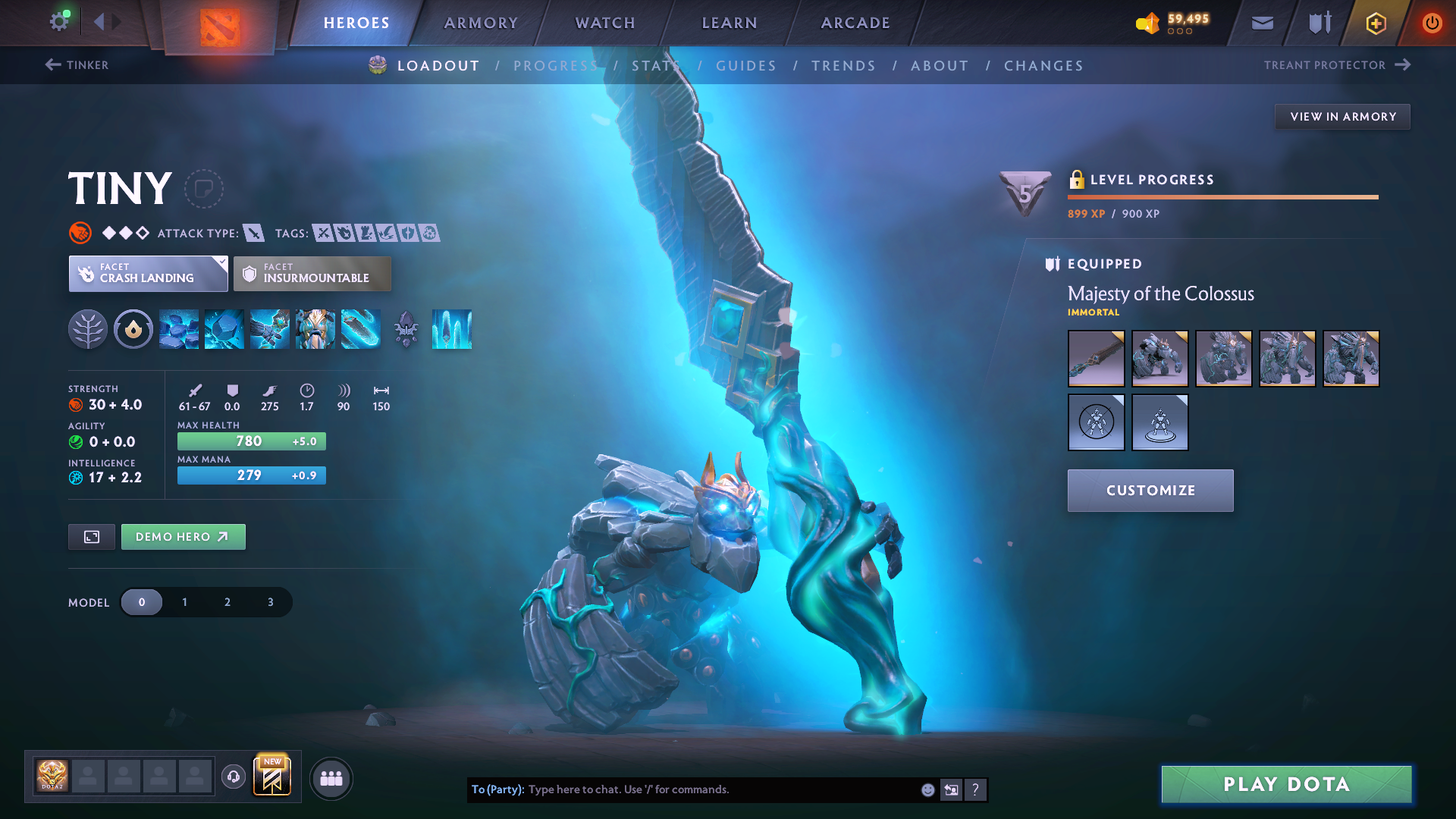The height and width of the screenshot is (819, 1456).
Task: Show the Guides sub-tab
Action: click(x=746, y=66)
